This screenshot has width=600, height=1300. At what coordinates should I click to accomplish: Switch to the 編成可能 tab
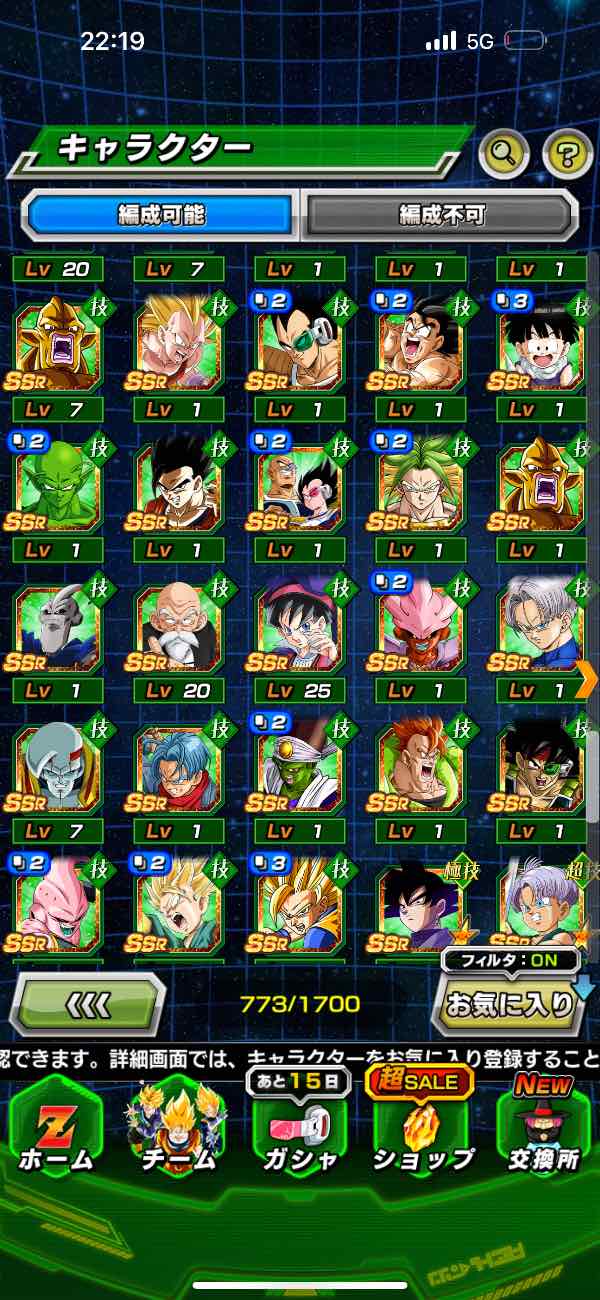point(160,213)
